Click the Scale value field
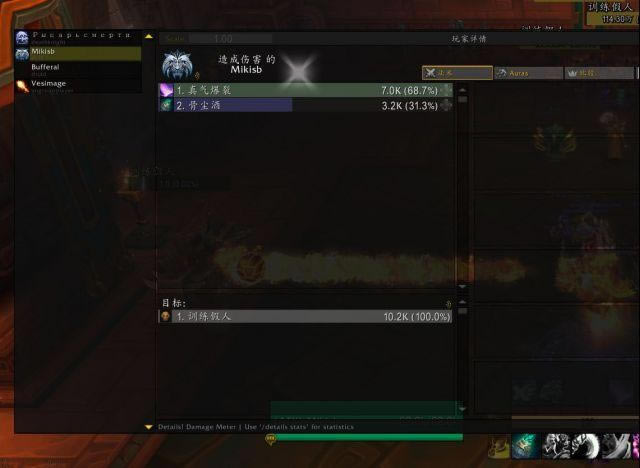640x468 pixels. [x=223, y=39]
